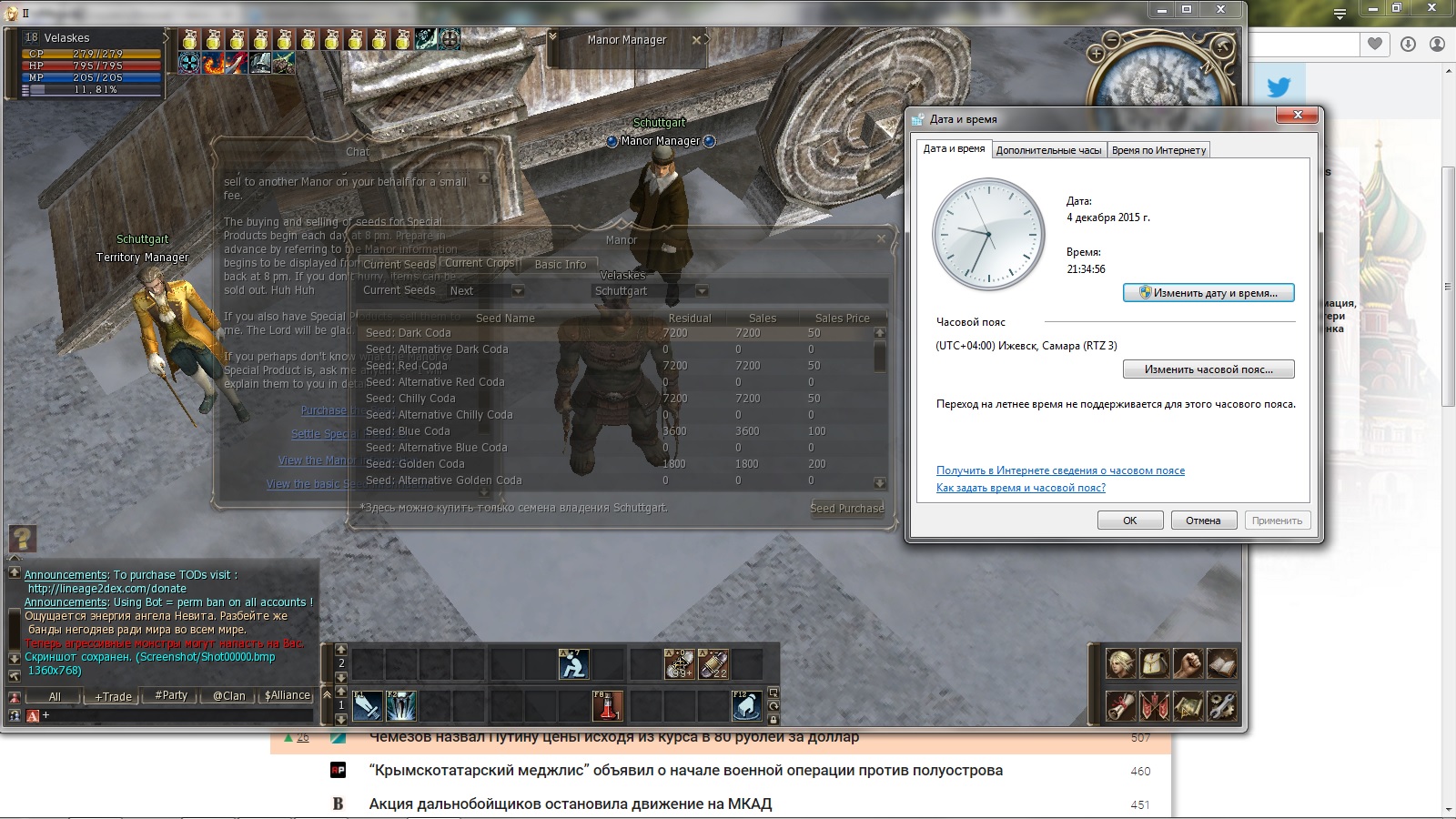Activate the sitting figure action icon
The image size is (1456, 819).
point(573,664)
